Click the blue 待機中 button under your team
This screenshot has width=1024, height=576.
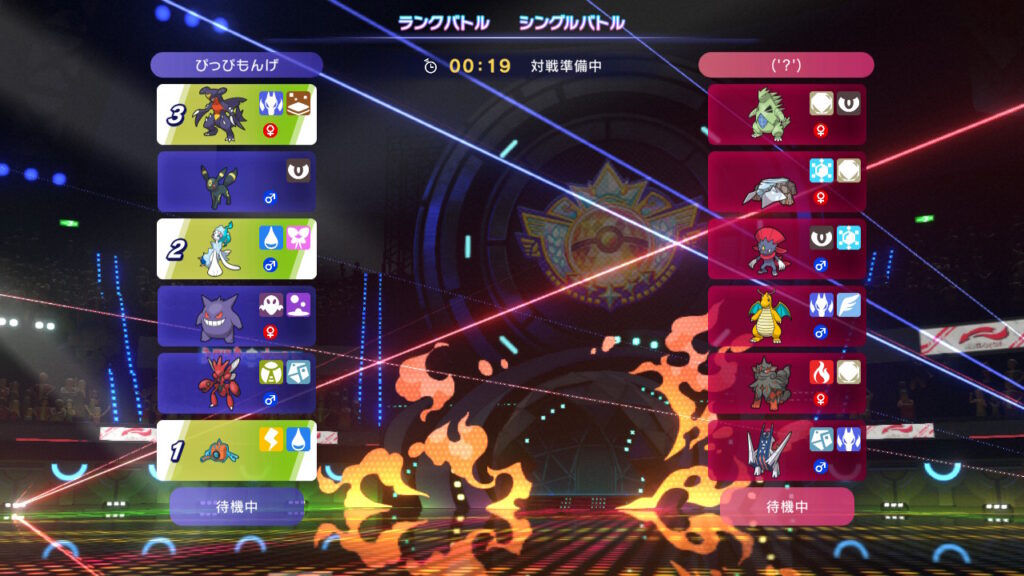click(x=237, y=506)
